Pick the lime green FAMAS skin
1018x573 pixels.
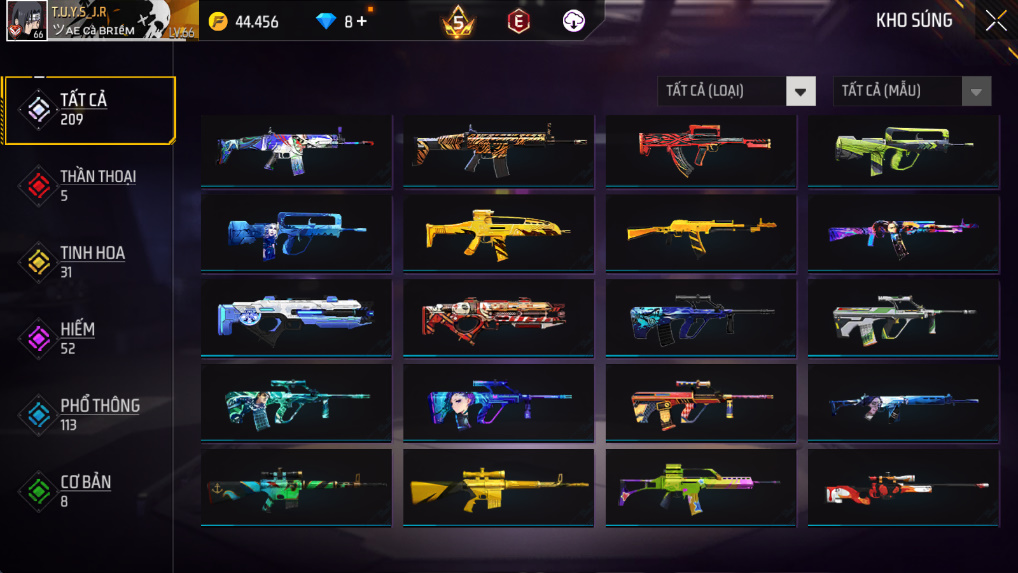(903, 149)
